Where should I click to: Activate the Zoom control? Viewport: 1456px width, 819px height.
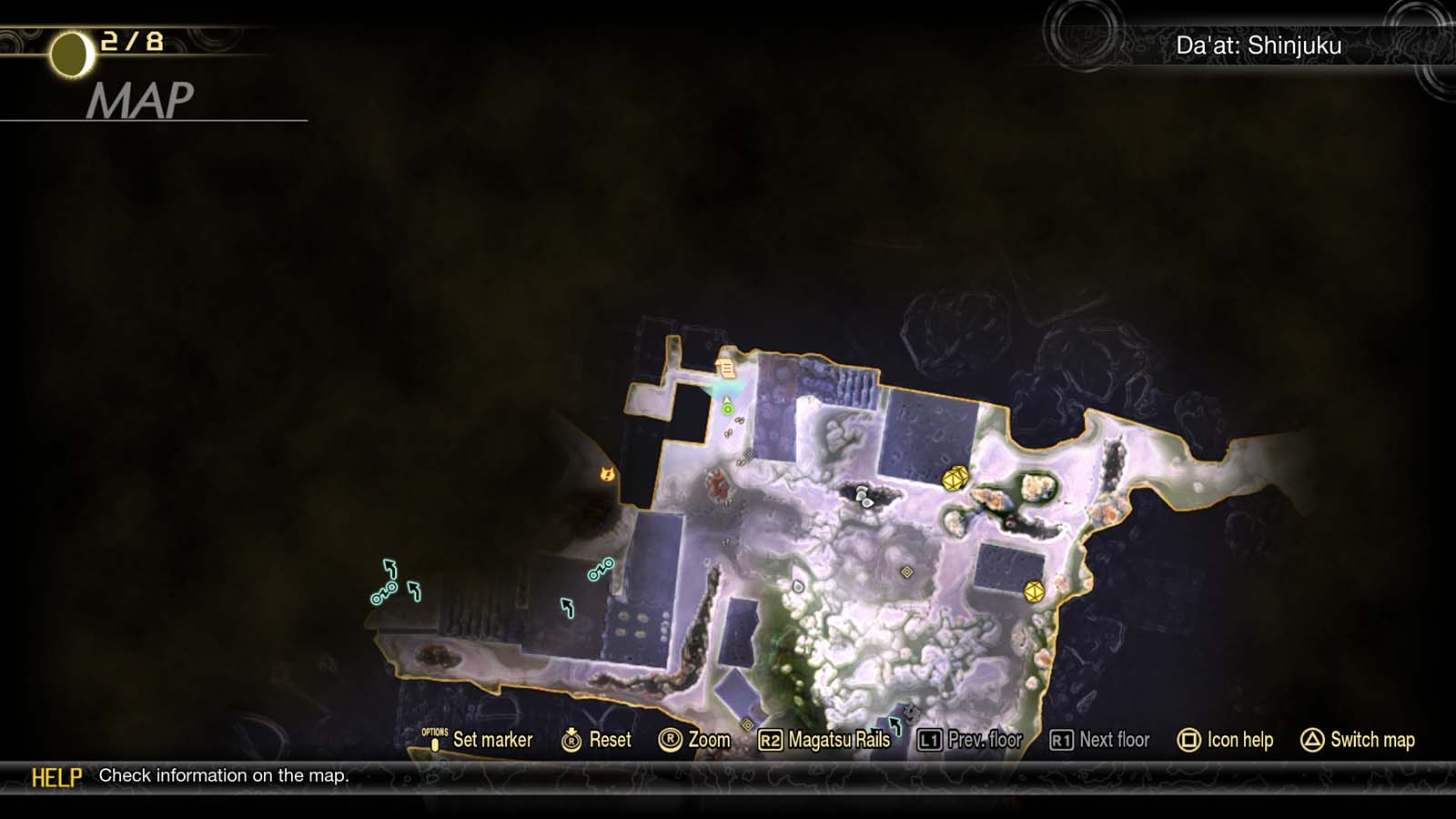pyautogui.click(x=707, y=740)
